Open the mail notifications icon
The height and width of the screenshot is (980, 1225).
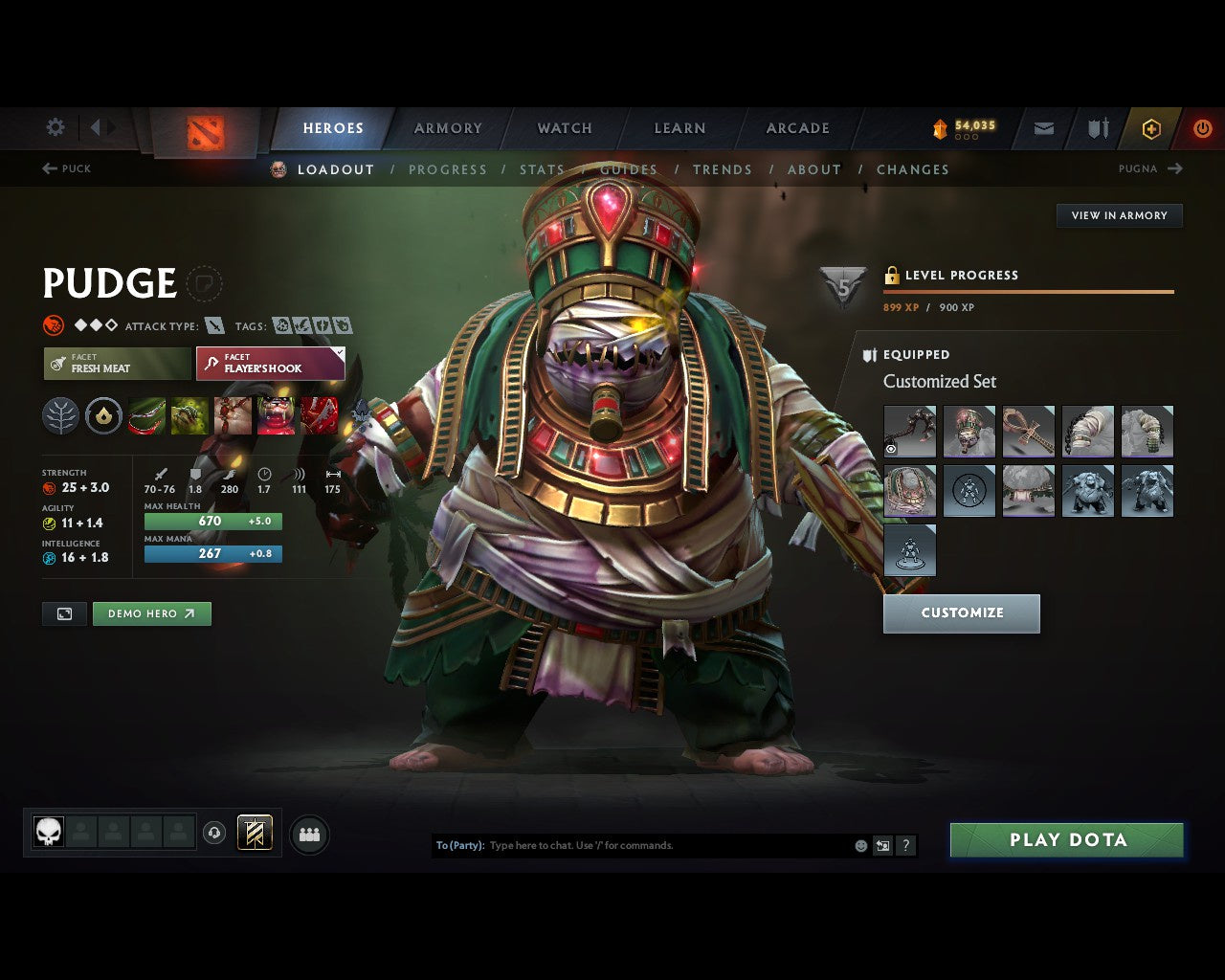(1042, 128)
